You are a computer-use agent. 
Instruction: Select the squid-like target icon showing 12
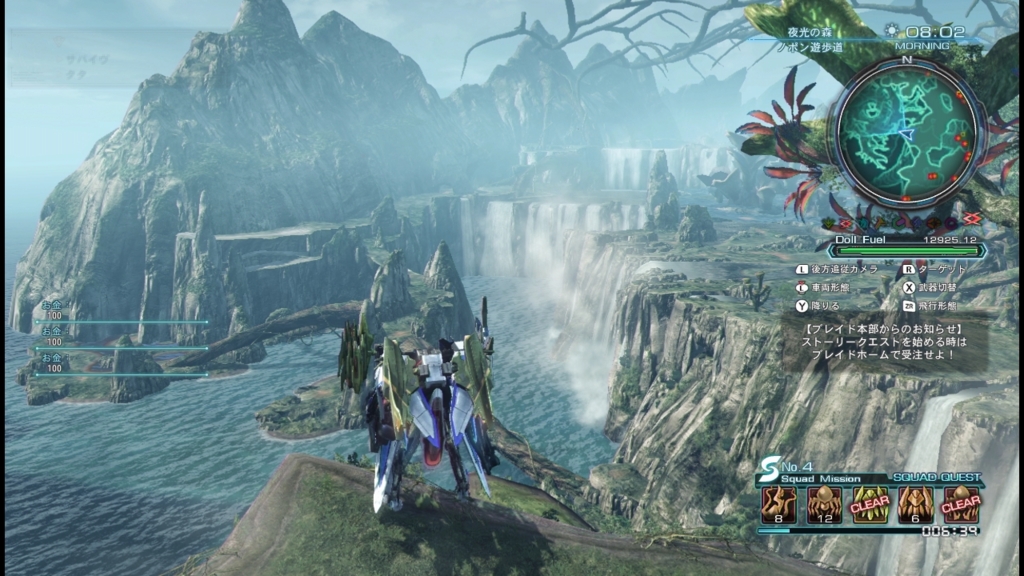(821, 505)
